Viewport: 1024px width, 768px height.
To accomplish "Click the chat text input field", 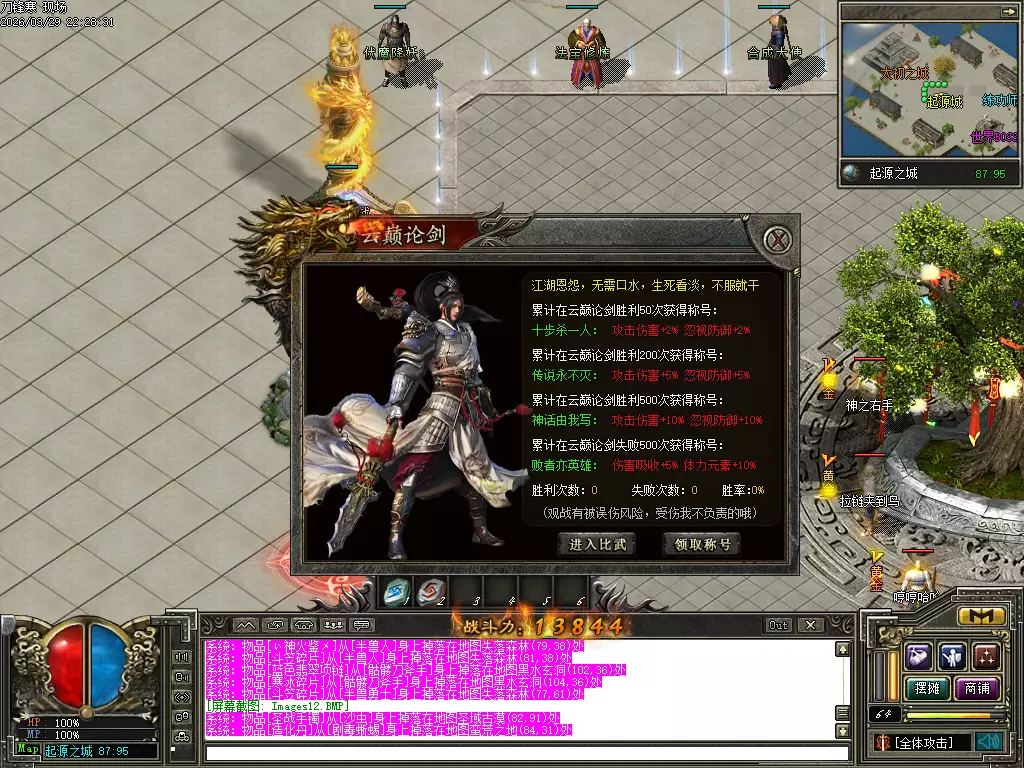I will 520,752.
